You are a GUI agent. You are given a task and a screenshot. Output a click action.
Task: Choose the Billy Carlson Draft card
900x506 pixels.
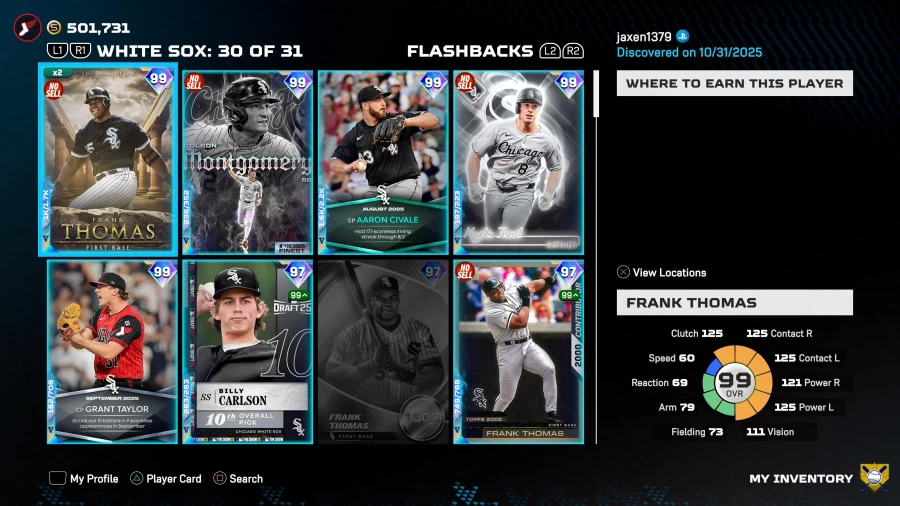point(247,351)
